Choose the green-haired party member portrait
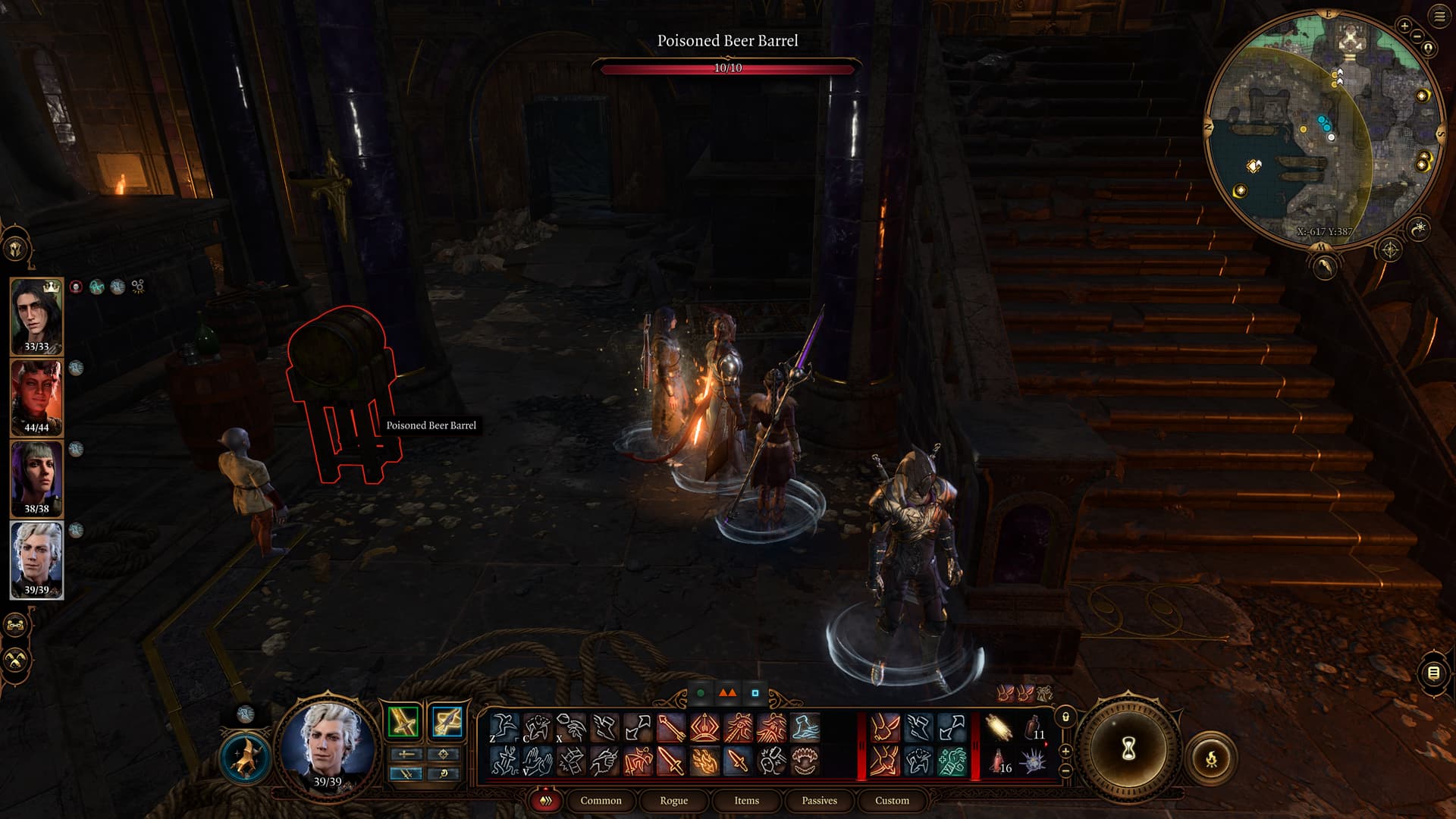Viewport: 1456px width, 819px height. pos(36,478)
